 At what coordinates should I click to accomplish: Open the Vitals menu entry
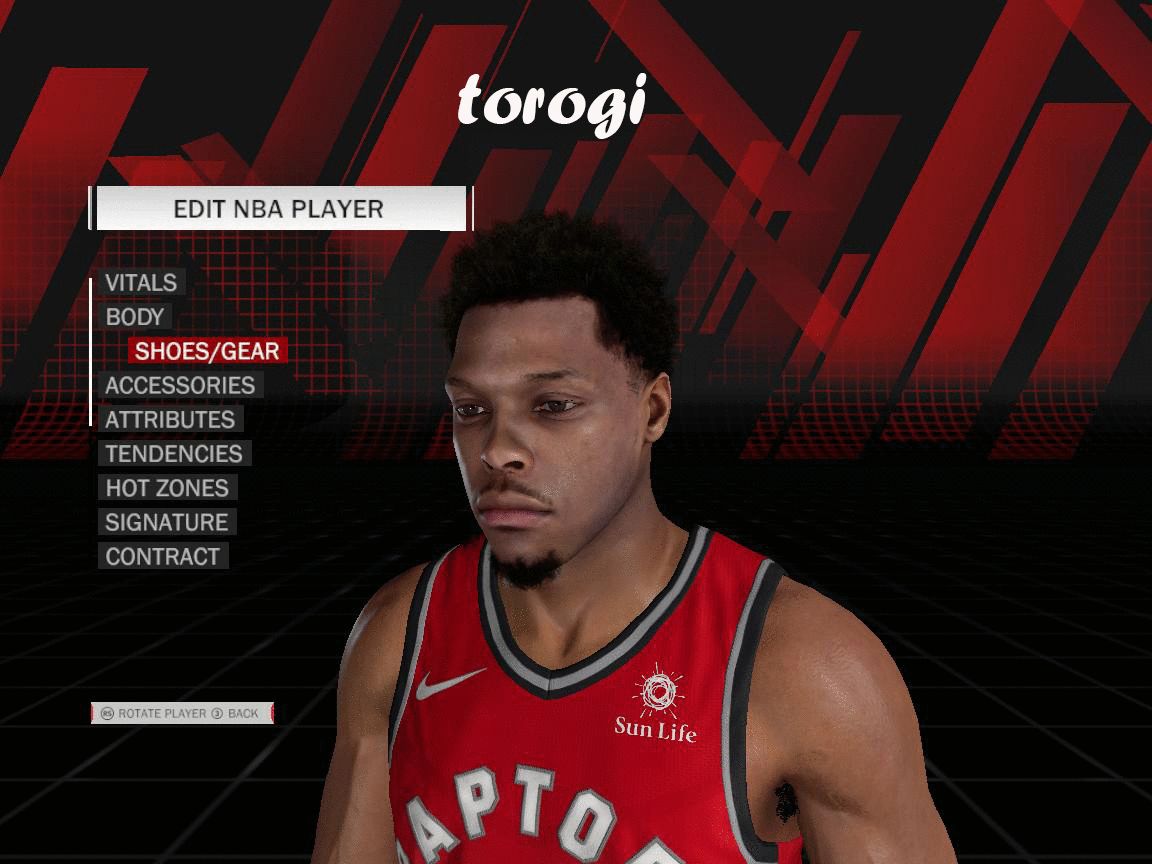[141, 283]
